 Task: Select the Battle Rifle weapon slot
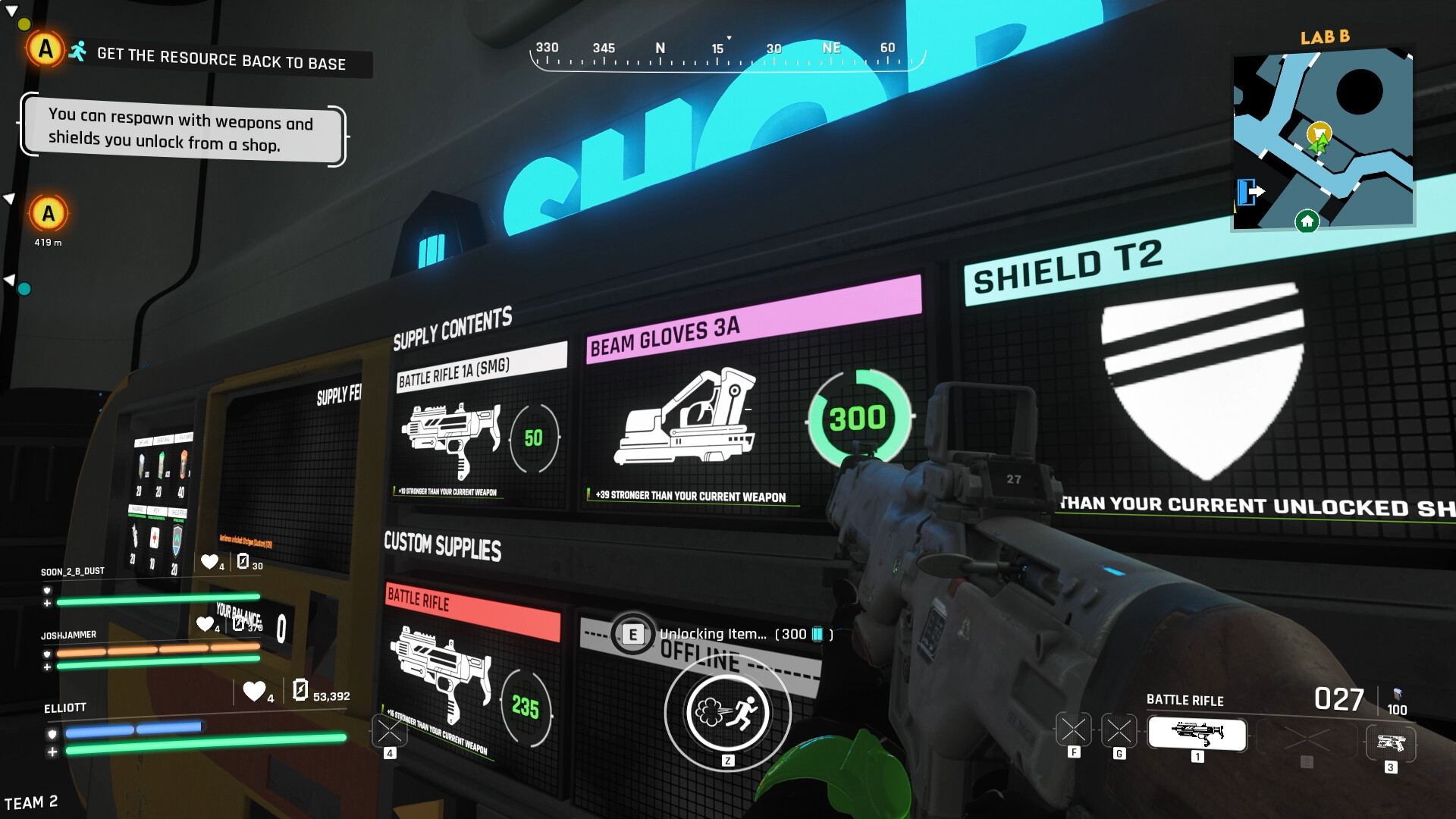[1197, 733]
